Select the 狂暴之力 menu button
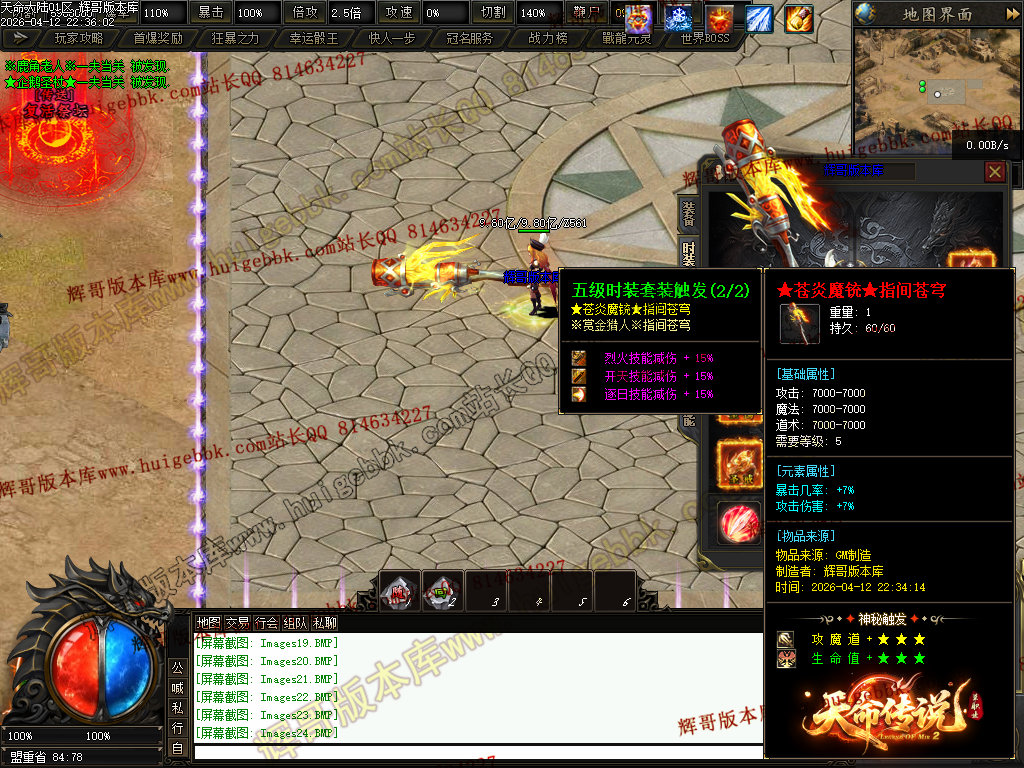Image resolution: width=1024 pixels, height=768 pixels. 236,38
